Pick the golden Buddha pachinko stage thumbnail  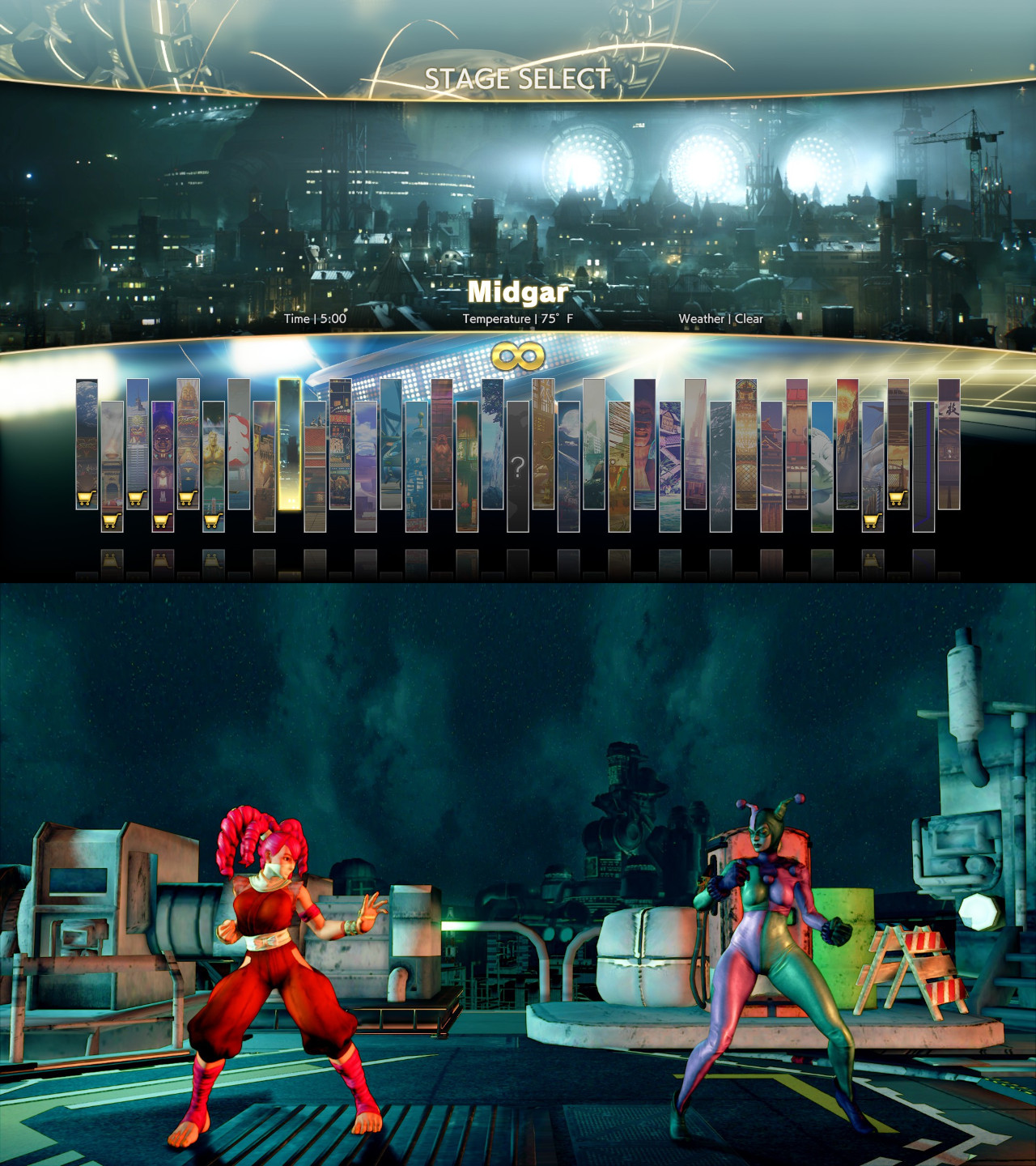click(x=188, y=437)
